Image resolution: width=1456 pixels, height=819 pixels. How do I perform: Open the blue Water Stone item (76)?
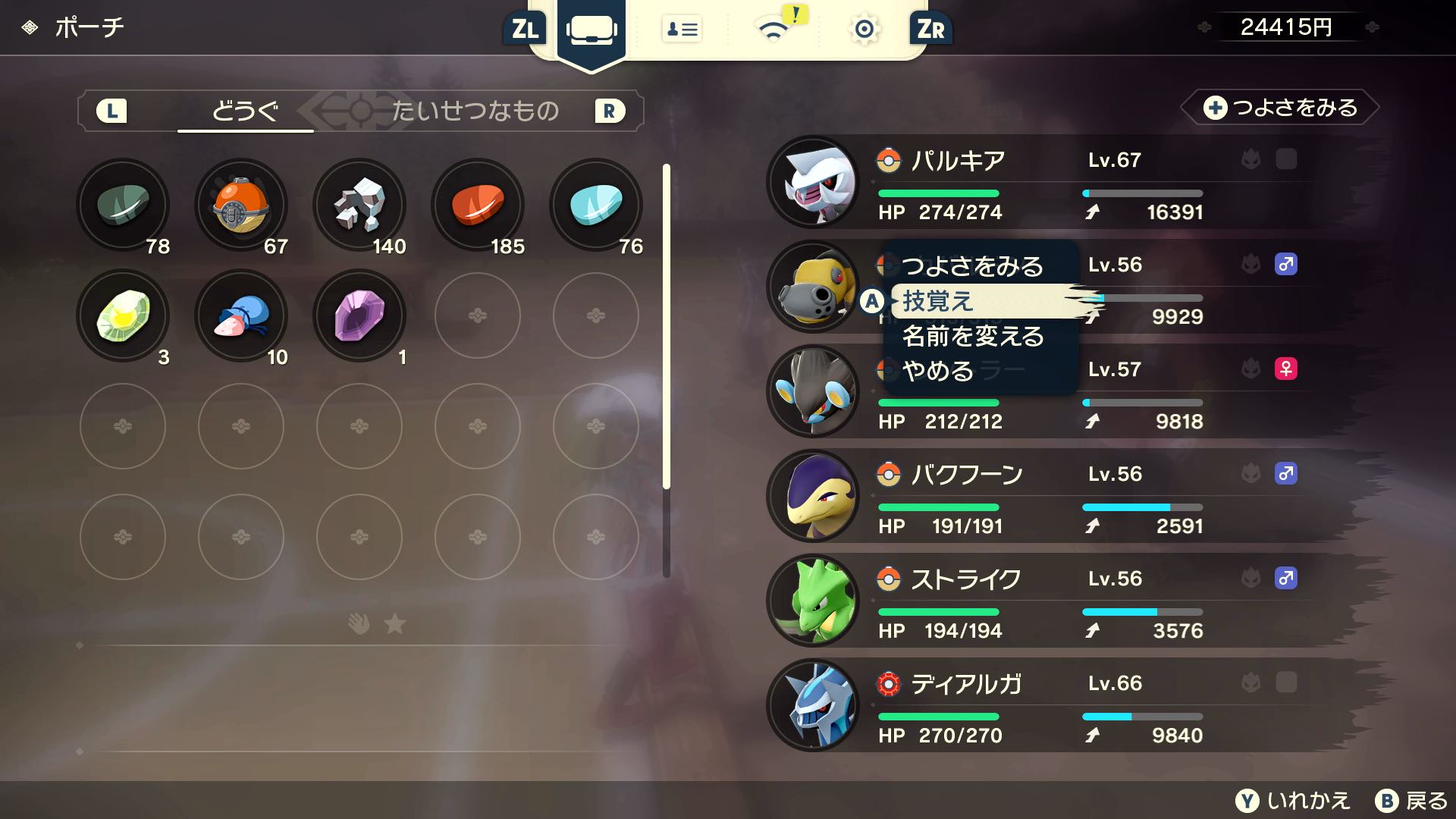(596, 205)
